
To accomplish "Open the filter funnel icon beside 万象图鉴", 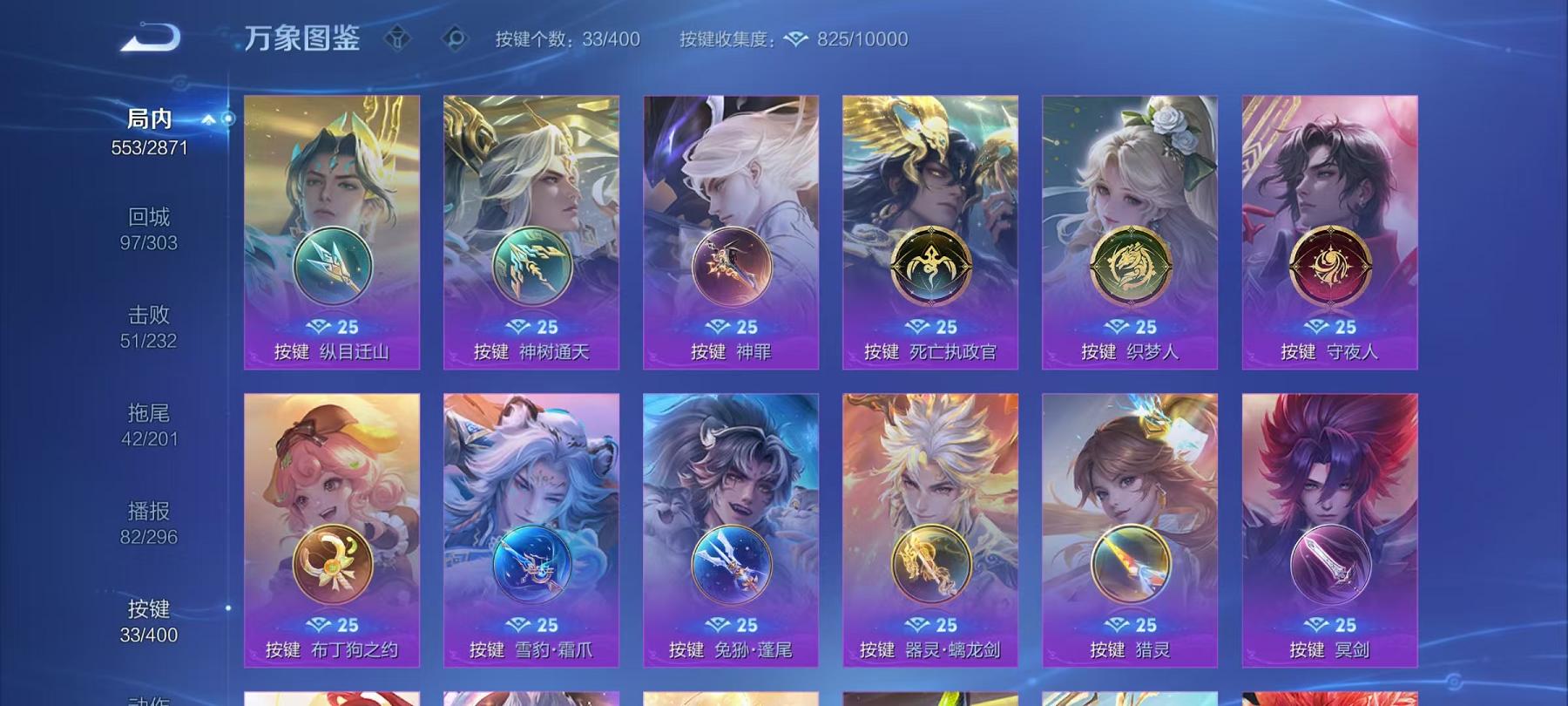I will [x=400, y=37].
